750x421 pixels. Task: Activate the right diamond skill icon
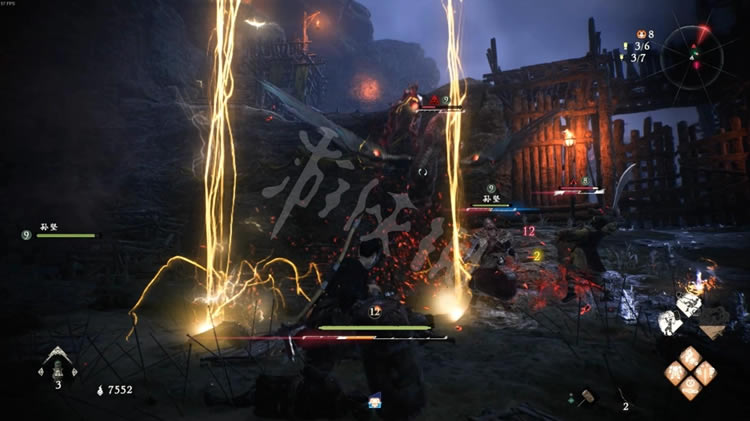706,373
